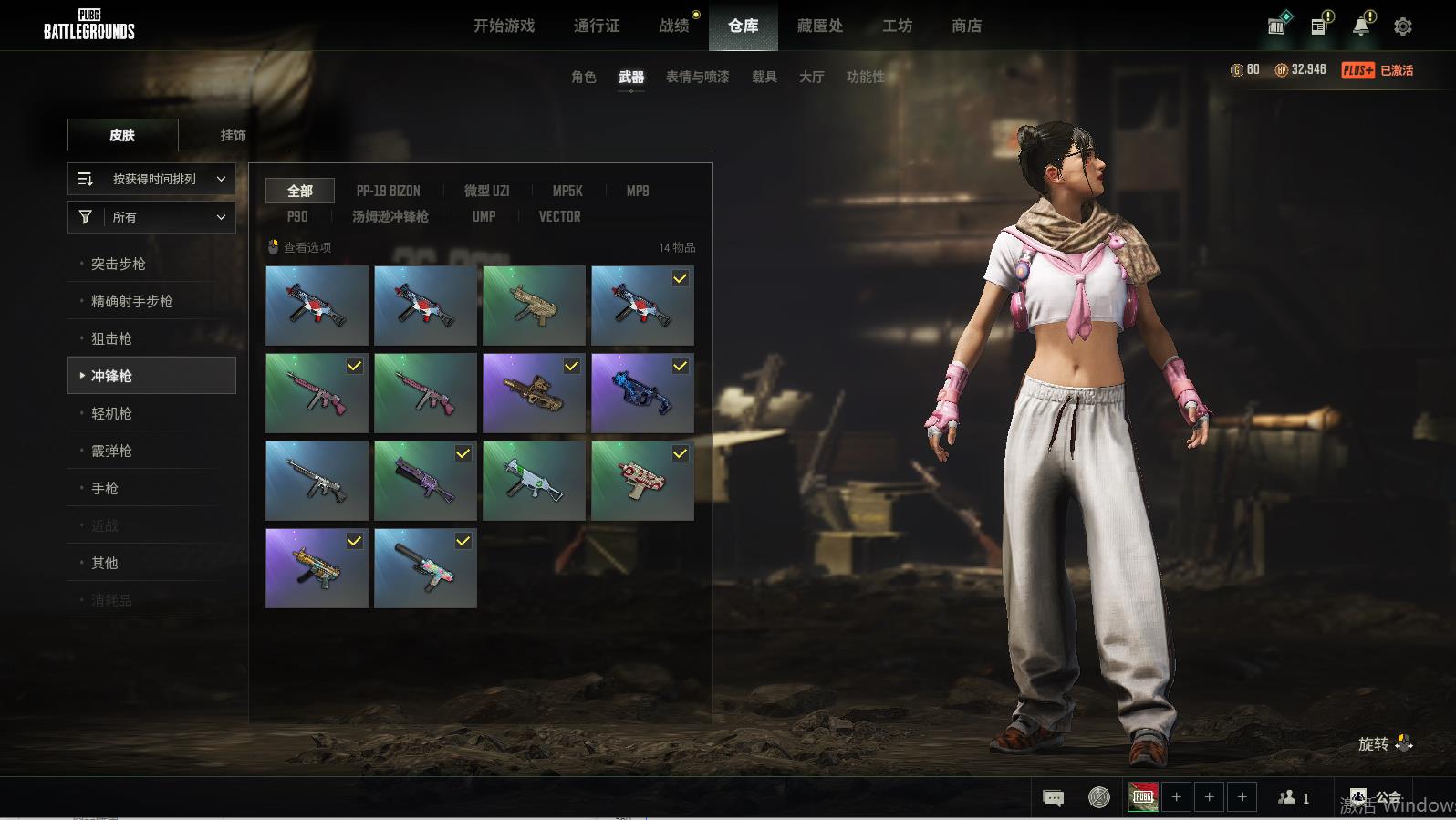The height and width of the screenshot is (820, 1456).
Task: Open the 开始游戏 menu
Action: click(504, 26)
